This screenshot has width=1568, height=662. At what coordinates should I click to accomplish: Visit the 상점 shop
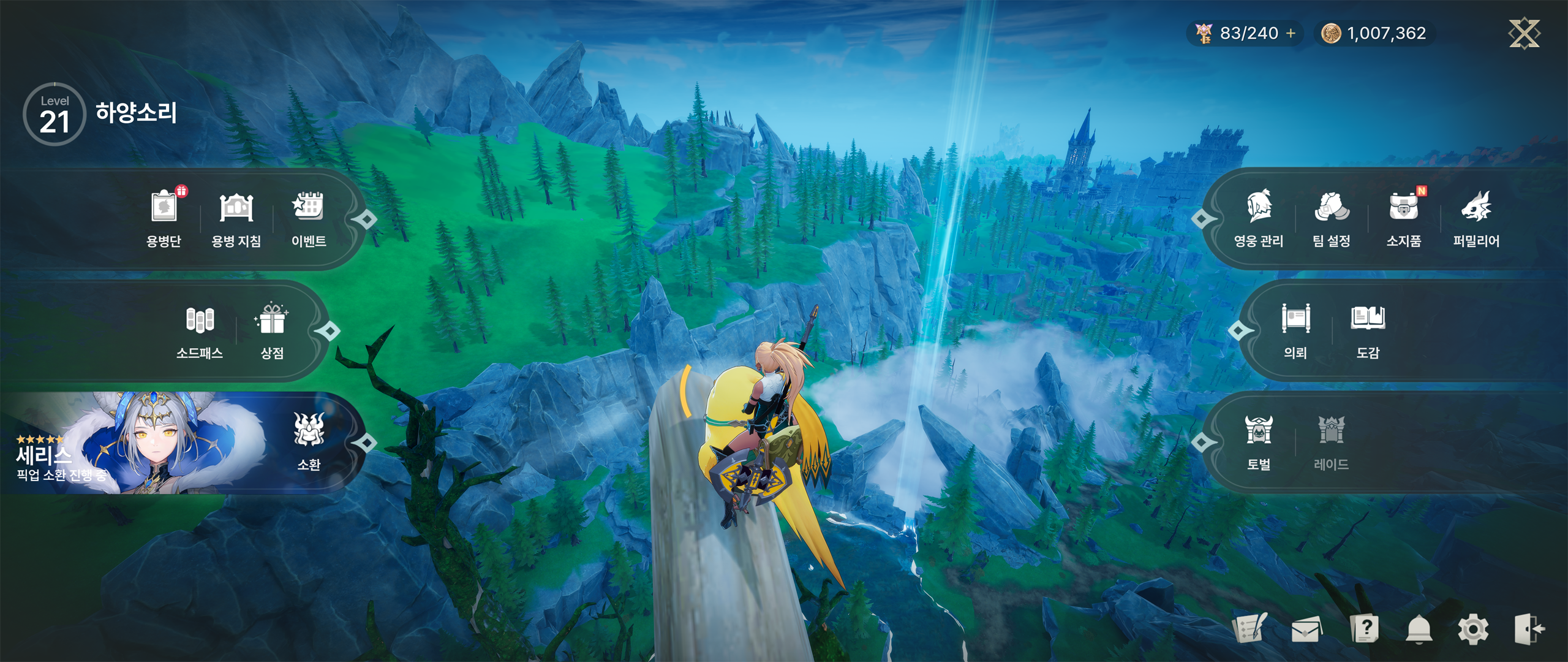tap(272, 331)
